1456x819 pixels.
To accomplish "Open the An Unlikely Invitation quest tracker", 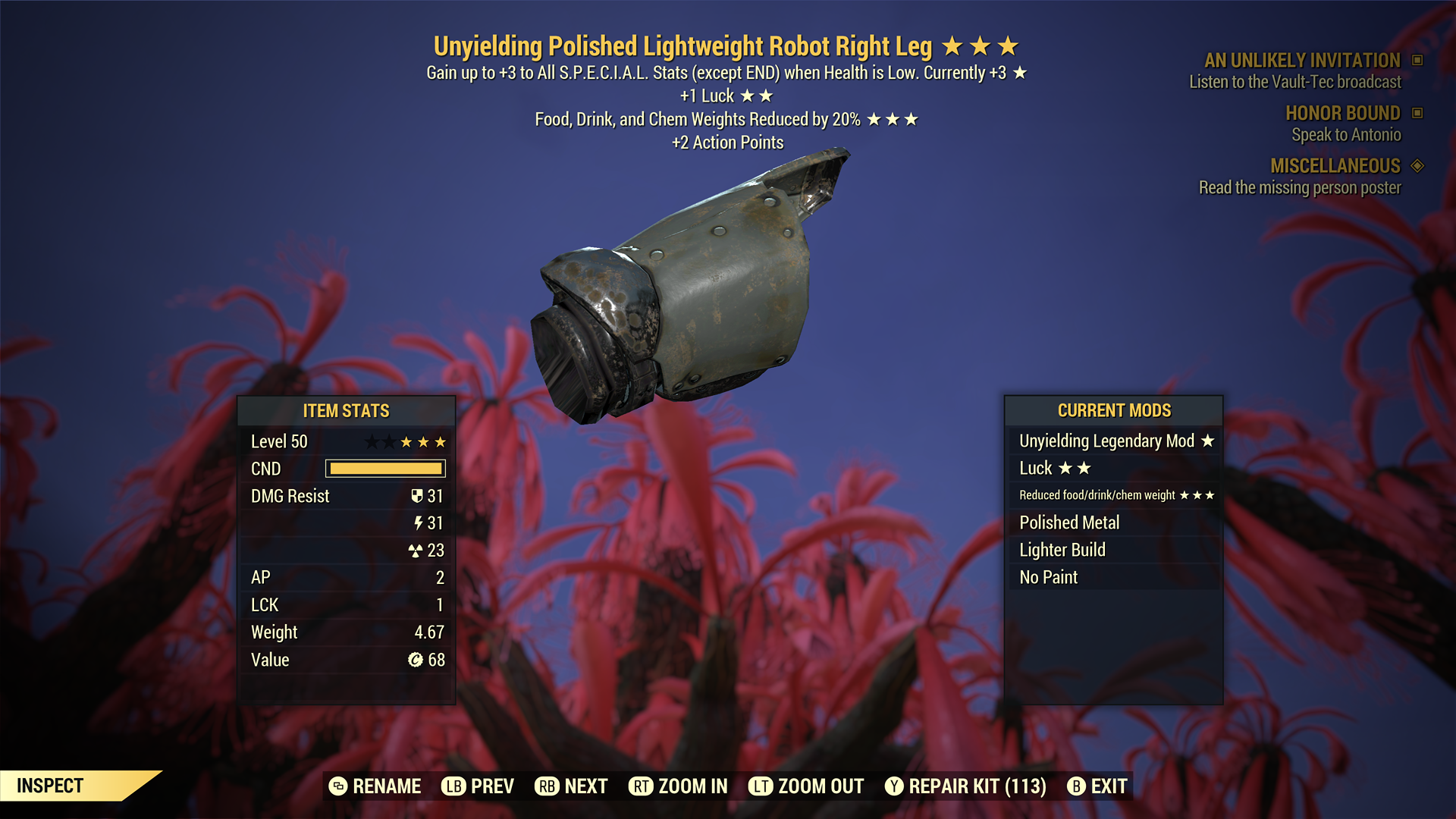I will (x=1302, y=61).
